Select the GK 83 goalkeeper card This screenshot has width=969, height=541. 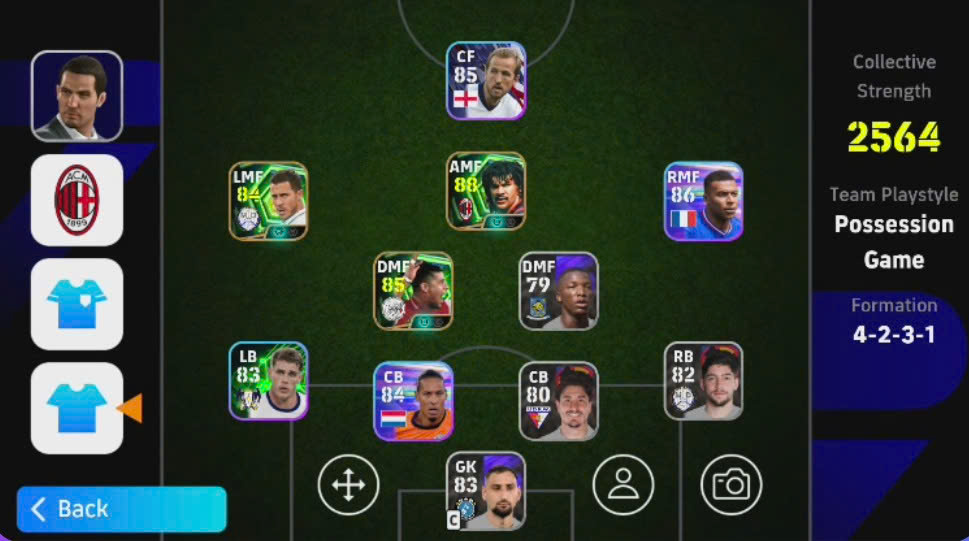point(486,491)
